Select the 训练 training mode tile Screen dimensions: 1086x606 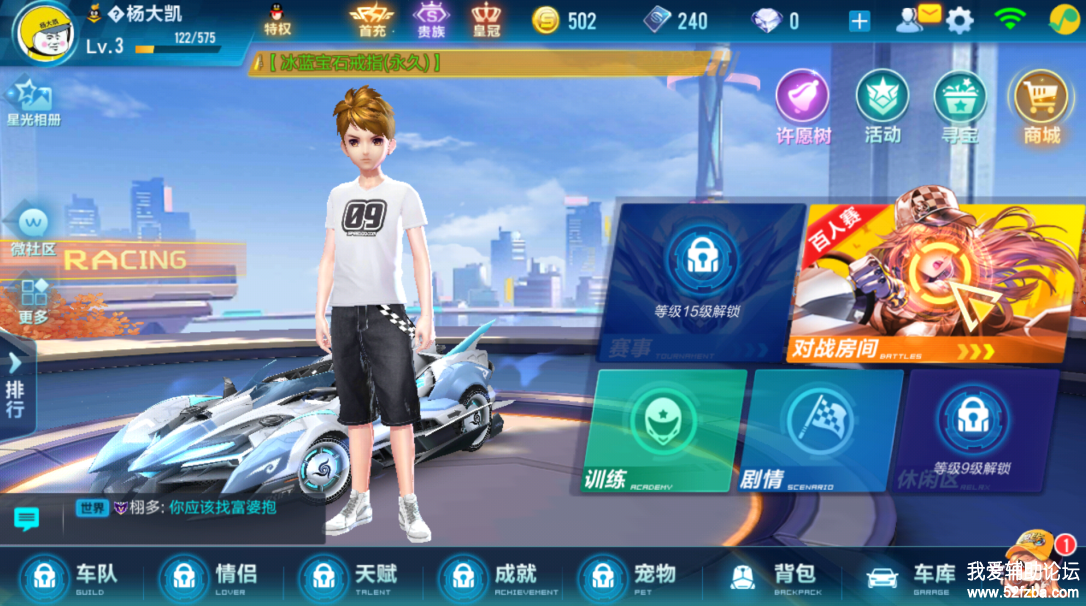pyautogui.click(x=671, y=432)
